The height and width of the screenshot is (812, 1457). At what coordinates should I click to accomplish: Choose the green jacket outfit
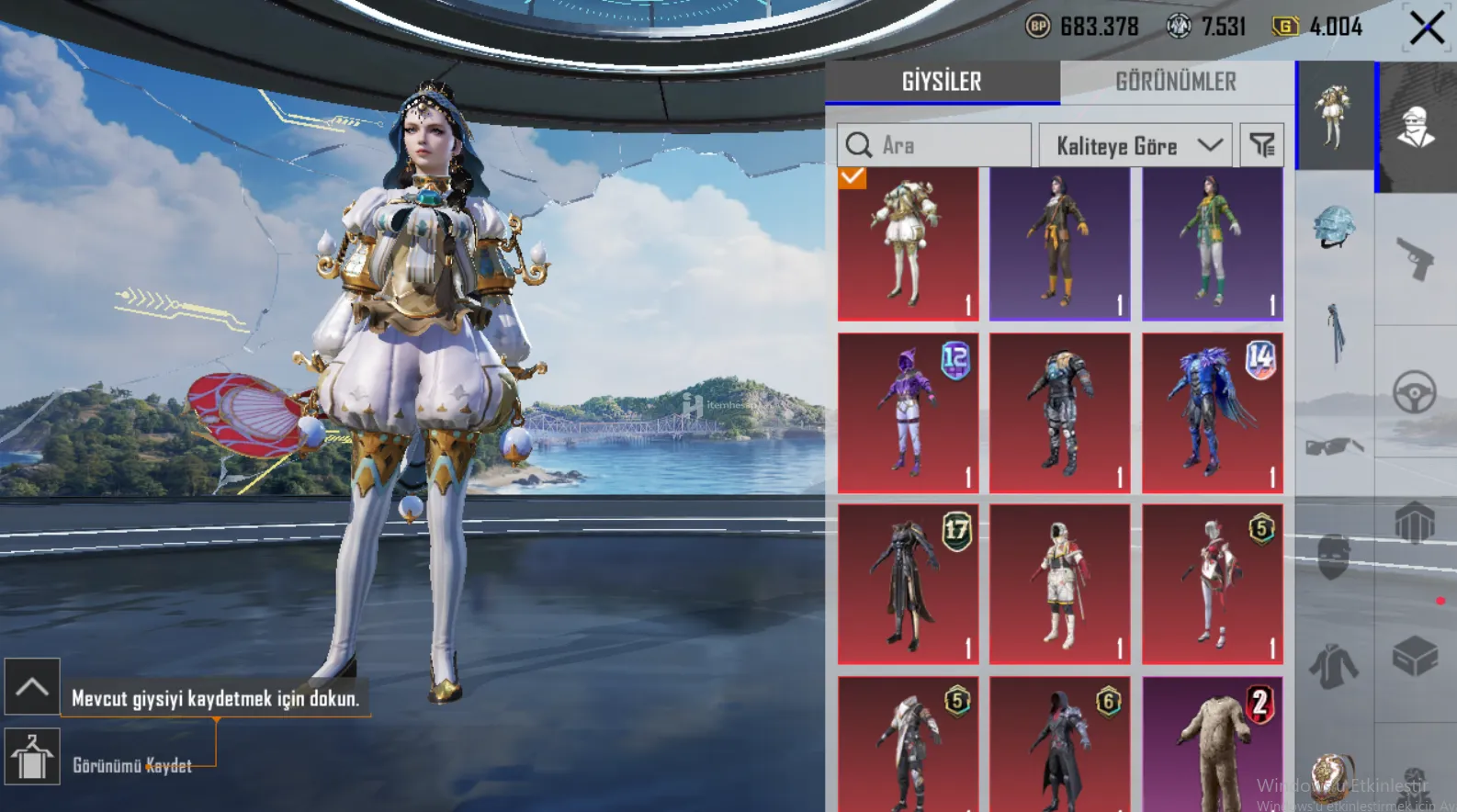(1213, 243)
